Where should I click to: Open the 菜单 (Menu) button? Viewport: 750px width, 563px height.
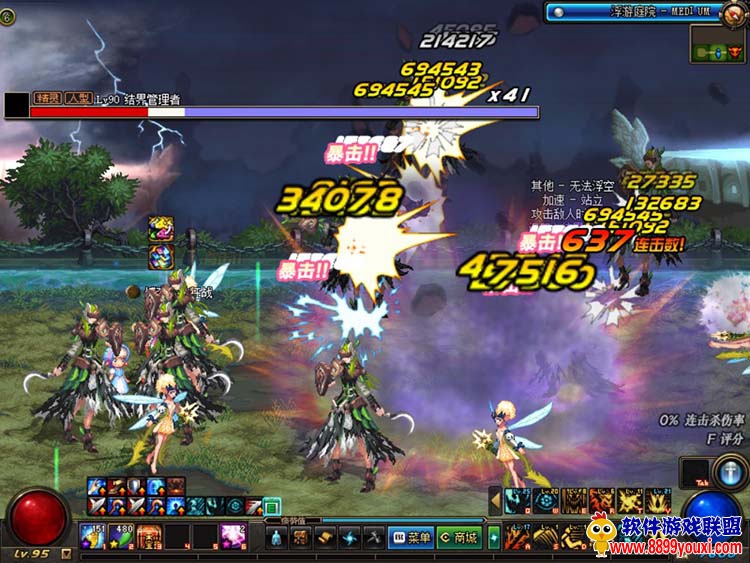tap(411, 538)
